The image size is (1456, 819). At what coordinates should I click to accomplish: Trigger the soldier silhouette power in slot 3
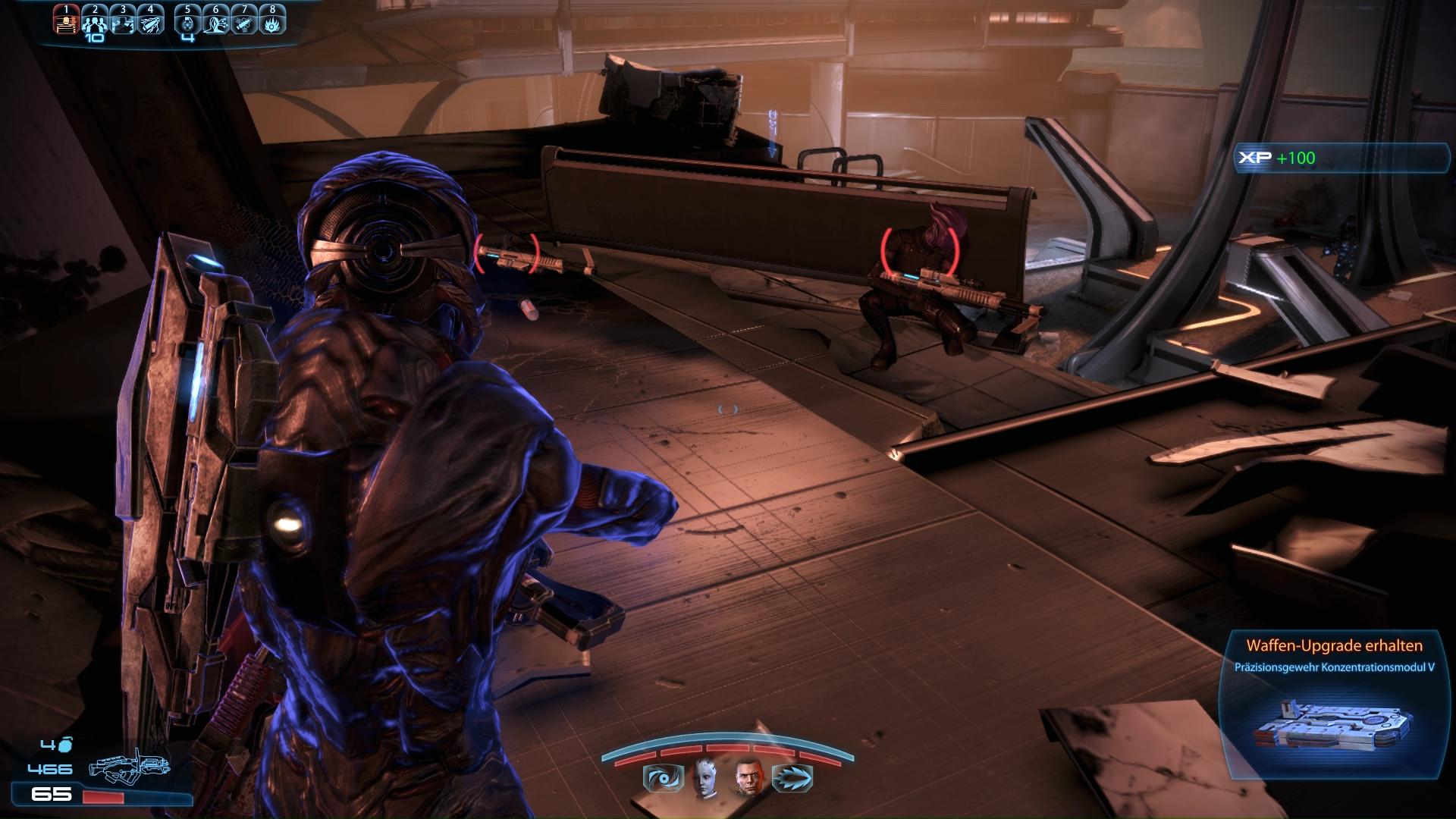(123, 22)
